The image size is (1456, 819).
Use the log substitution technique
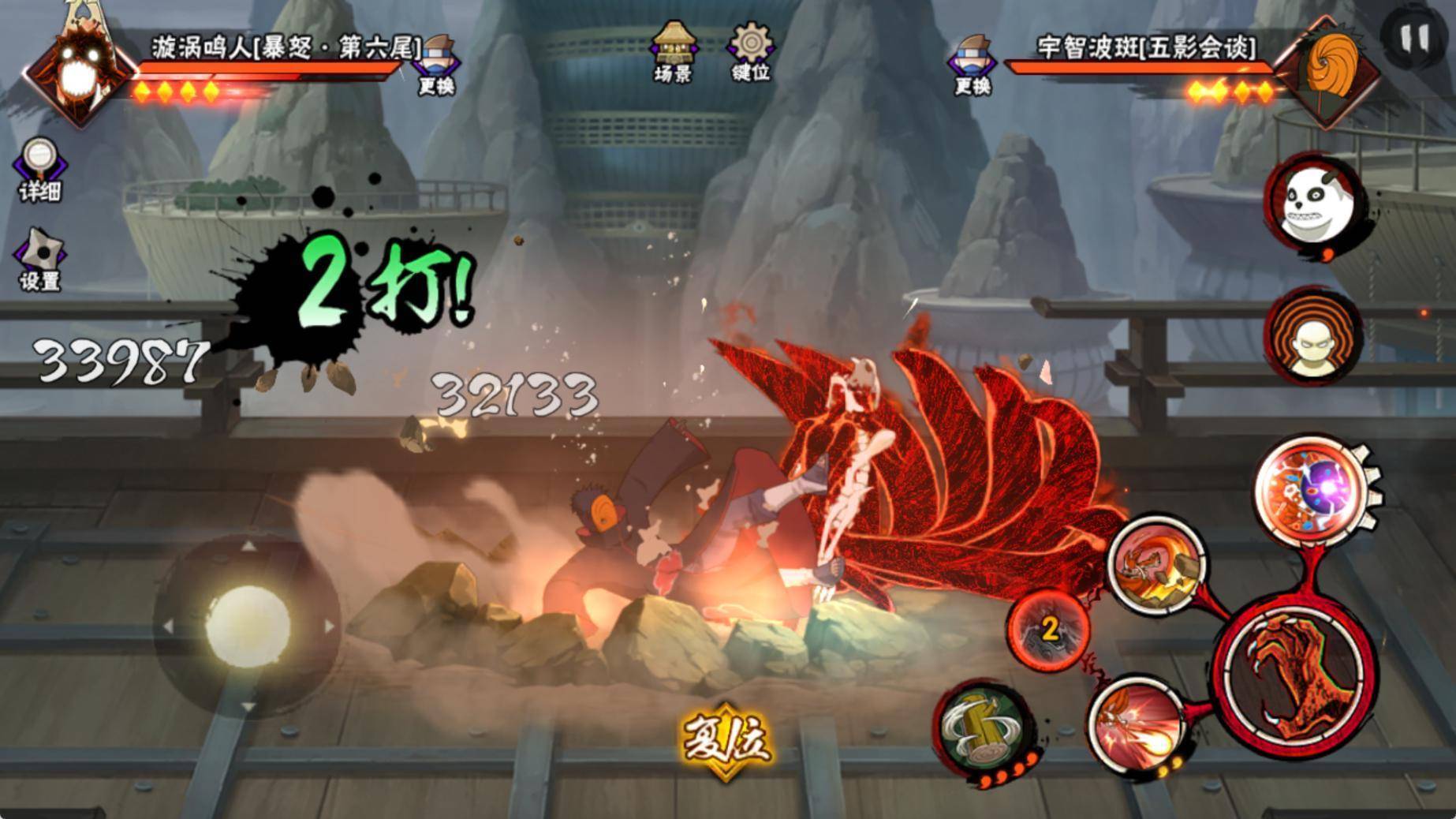tap(982, 728)
